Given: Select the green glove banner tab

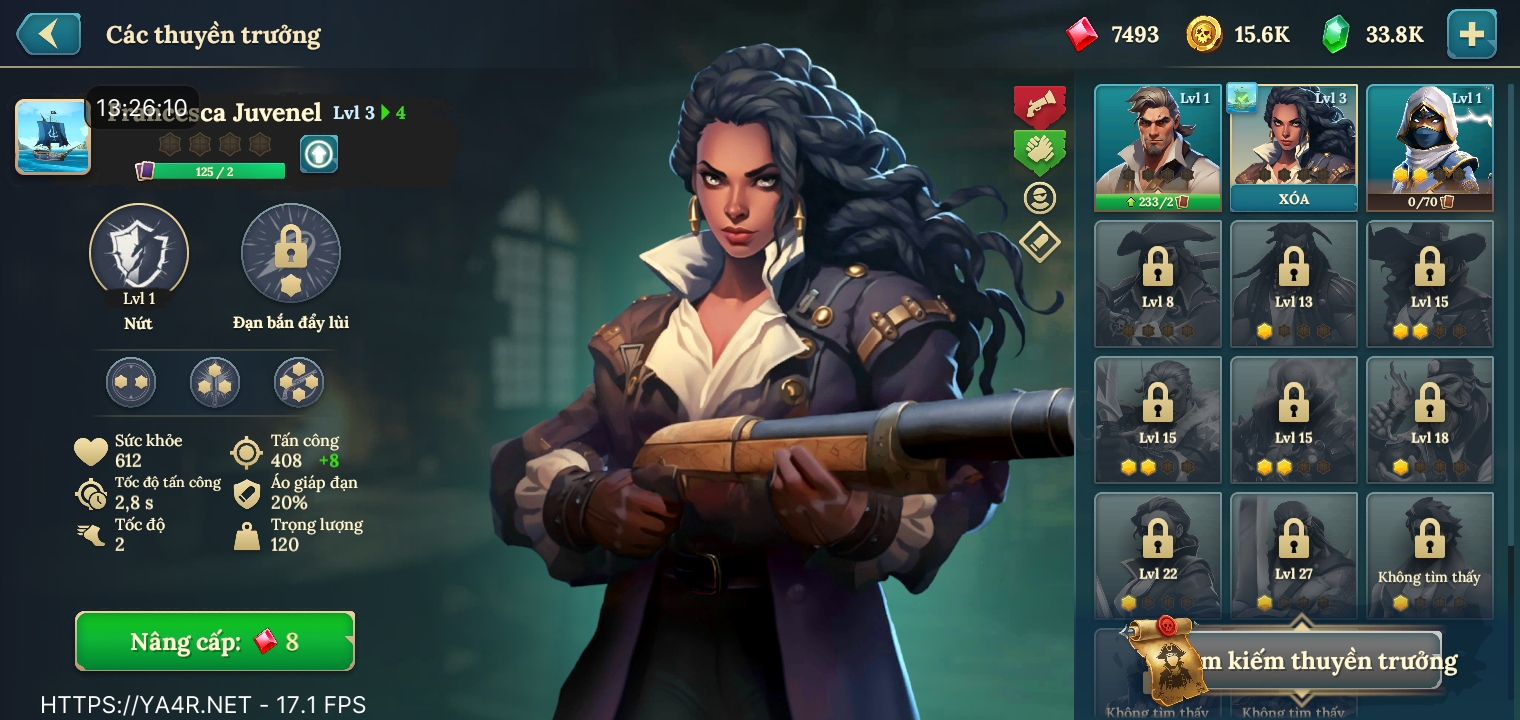Looking at the screenshot, I should tap(1040, 151).
